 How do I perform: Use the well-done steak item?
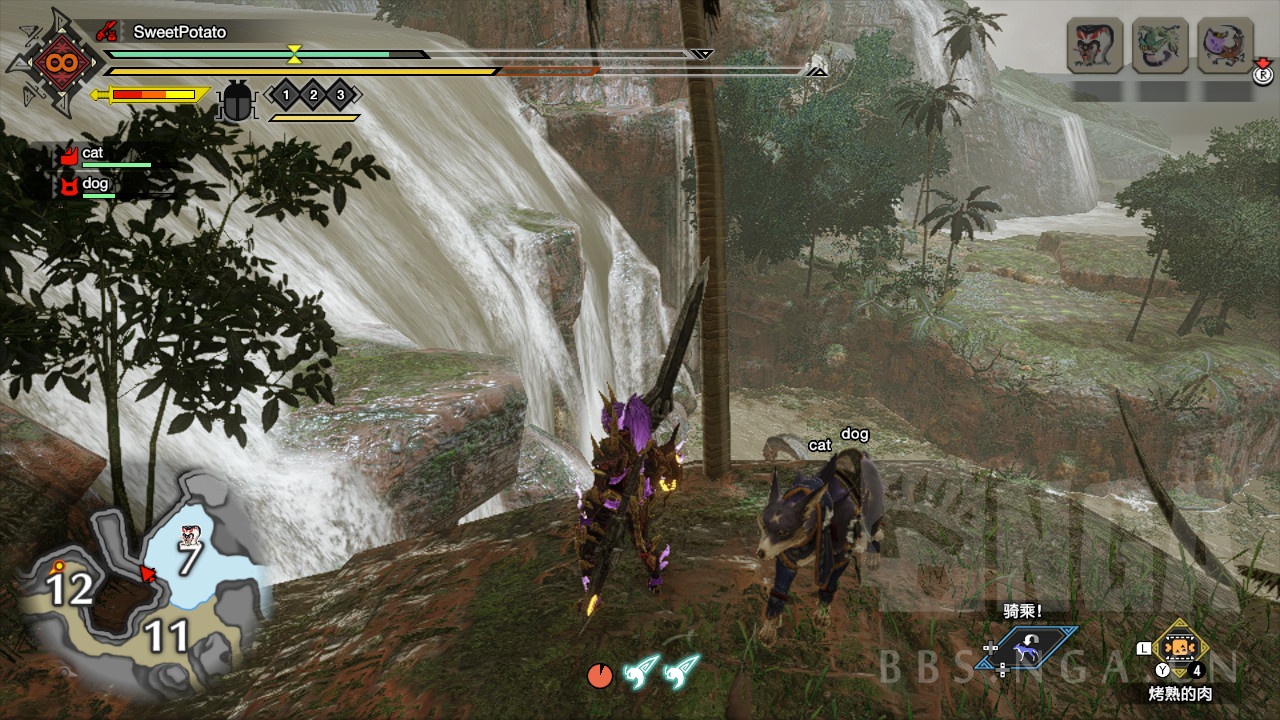pyautogui.click(x=1181, y=647)
